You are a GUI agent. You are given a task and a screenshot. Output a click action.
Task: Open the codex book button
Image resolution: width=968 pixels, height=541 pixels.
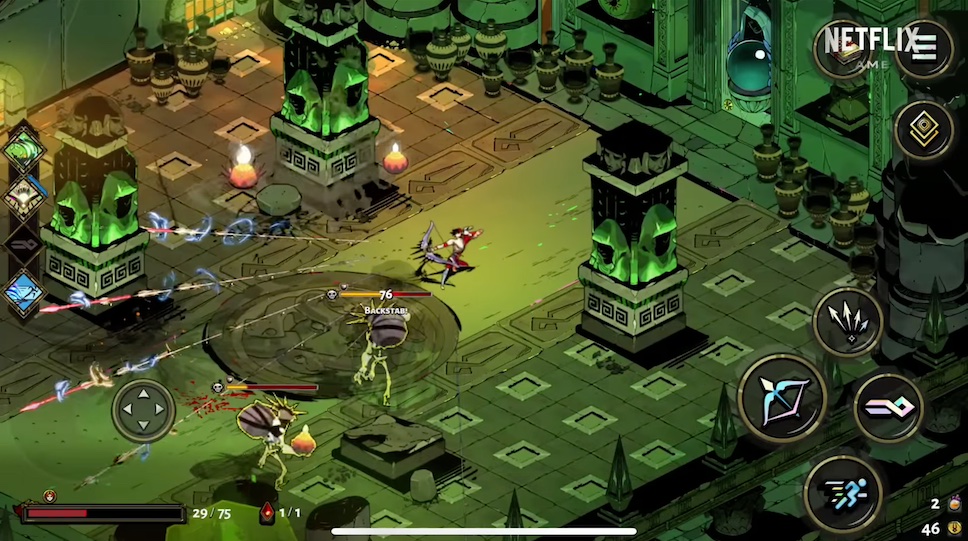[845, 48]
